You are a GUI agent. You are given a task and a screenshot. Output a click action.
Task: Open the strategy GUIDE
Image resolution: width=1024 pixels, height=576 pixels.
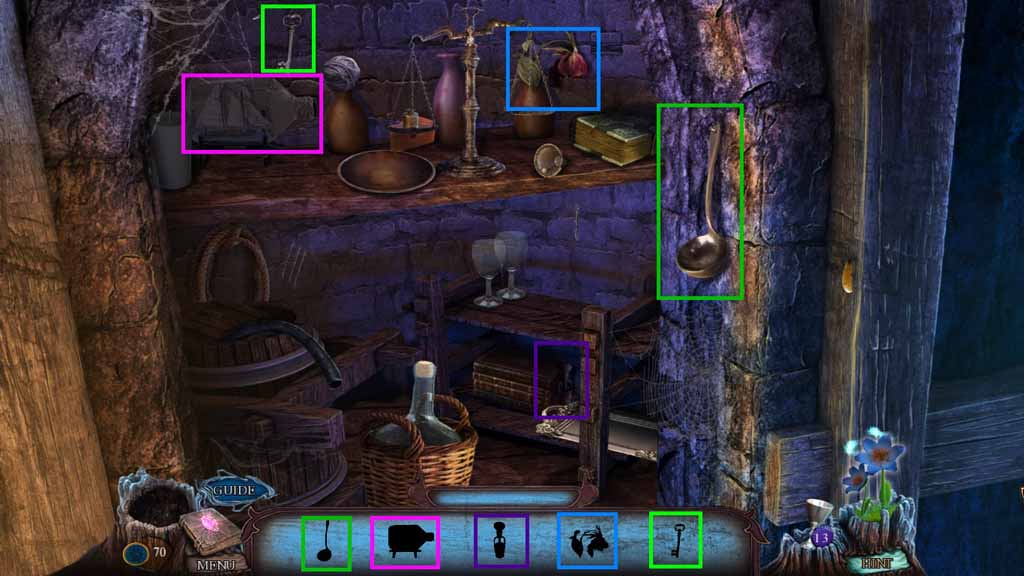[234, 491]
